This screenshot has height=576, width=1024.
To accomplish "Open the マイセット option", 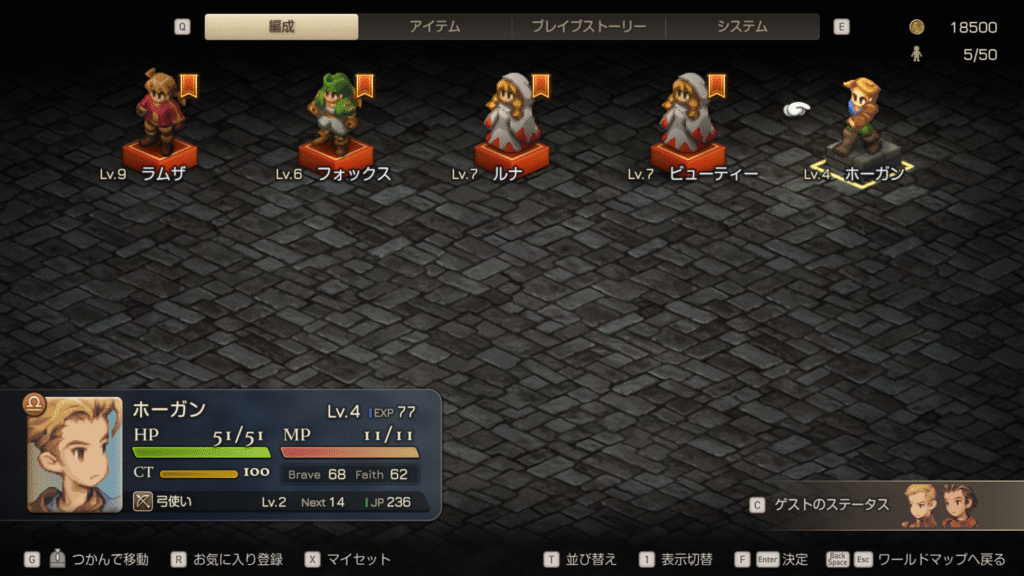I will pyautogui.click(x=358, y=560).
